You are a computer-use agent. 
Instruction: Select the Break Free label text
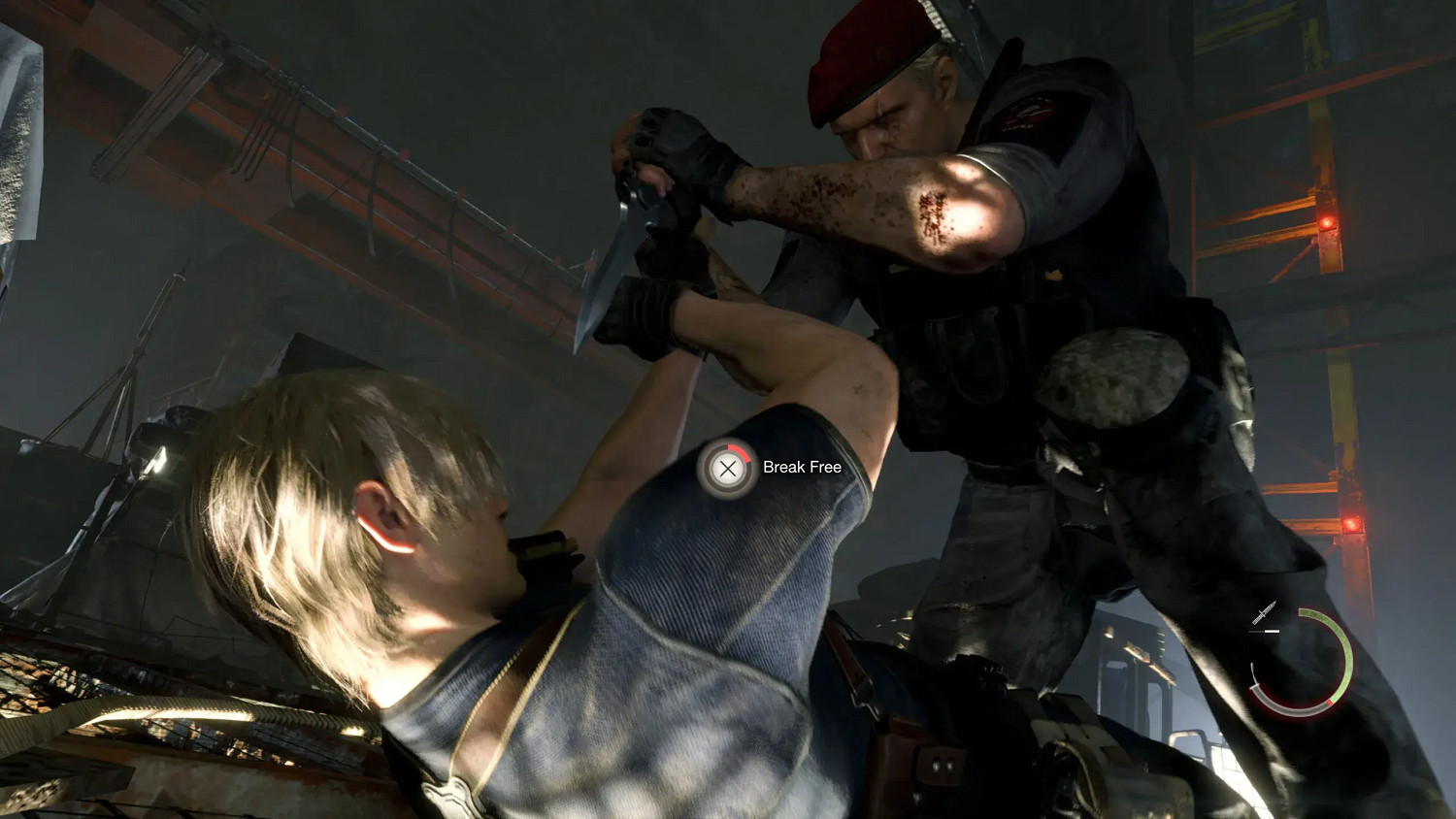click(802, 467)
